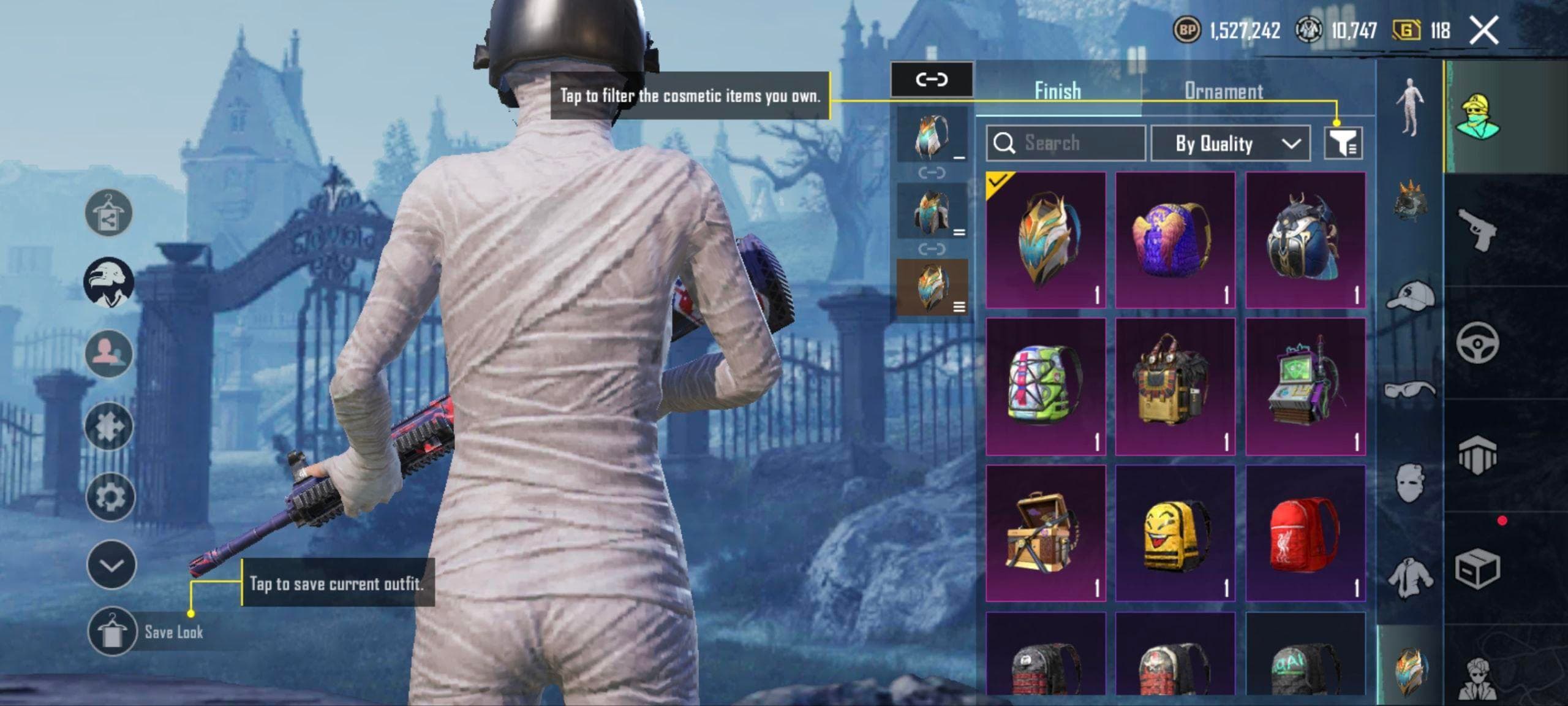
Task: Select the arcade machine backpack
Action: point(1305,386)
